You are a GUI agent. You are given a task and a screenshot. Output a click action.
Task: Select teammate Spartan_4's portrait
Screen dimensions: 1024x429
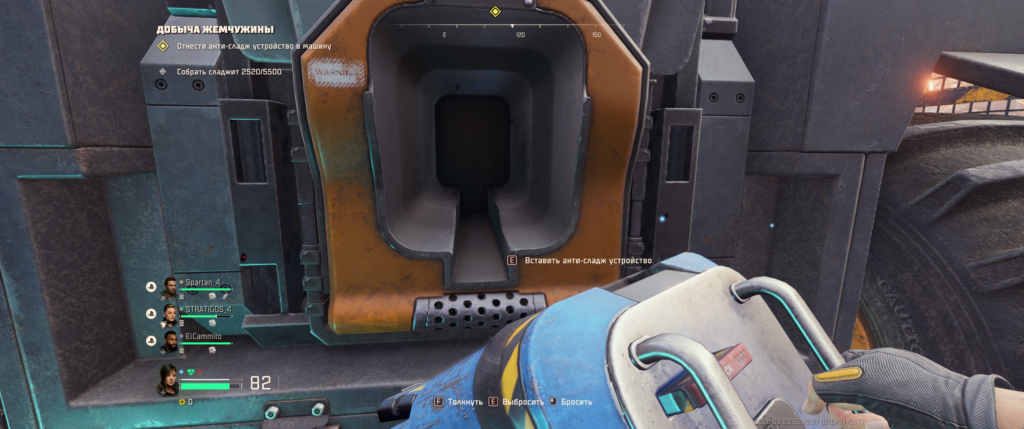[169, 288]
